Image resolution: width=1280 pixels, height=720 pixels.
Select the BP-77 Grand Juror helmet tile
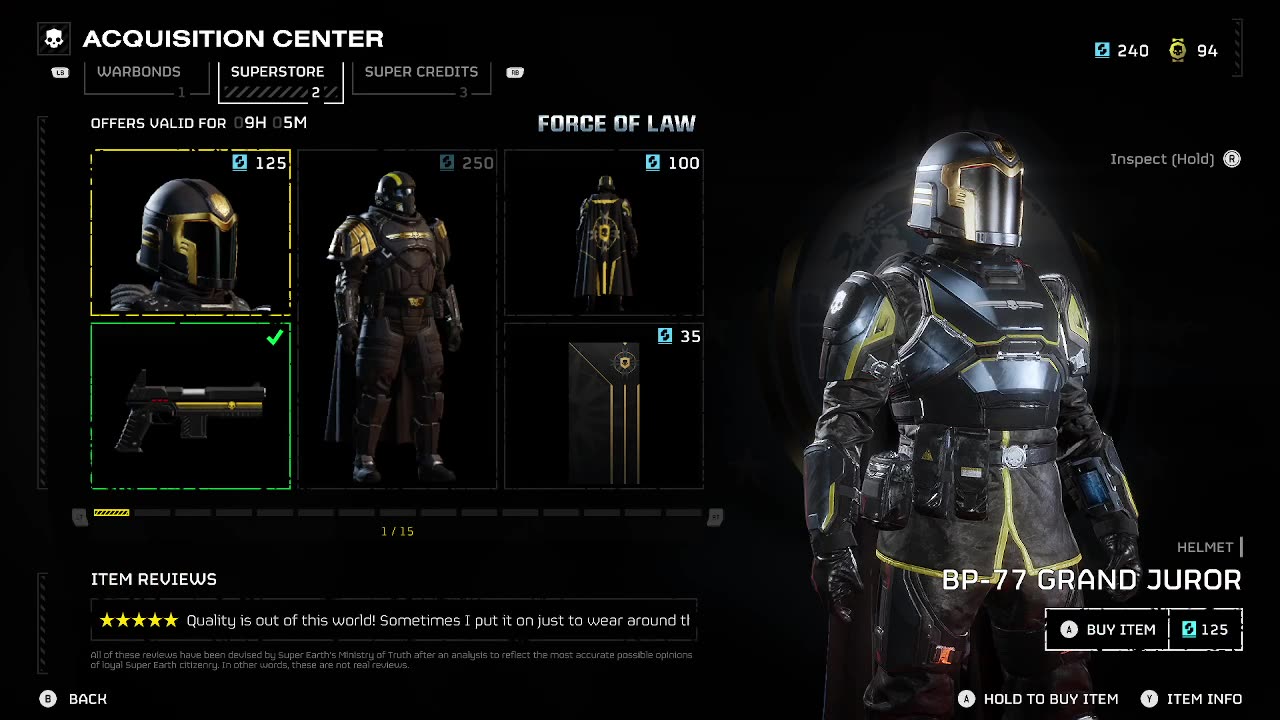(191, 233)
